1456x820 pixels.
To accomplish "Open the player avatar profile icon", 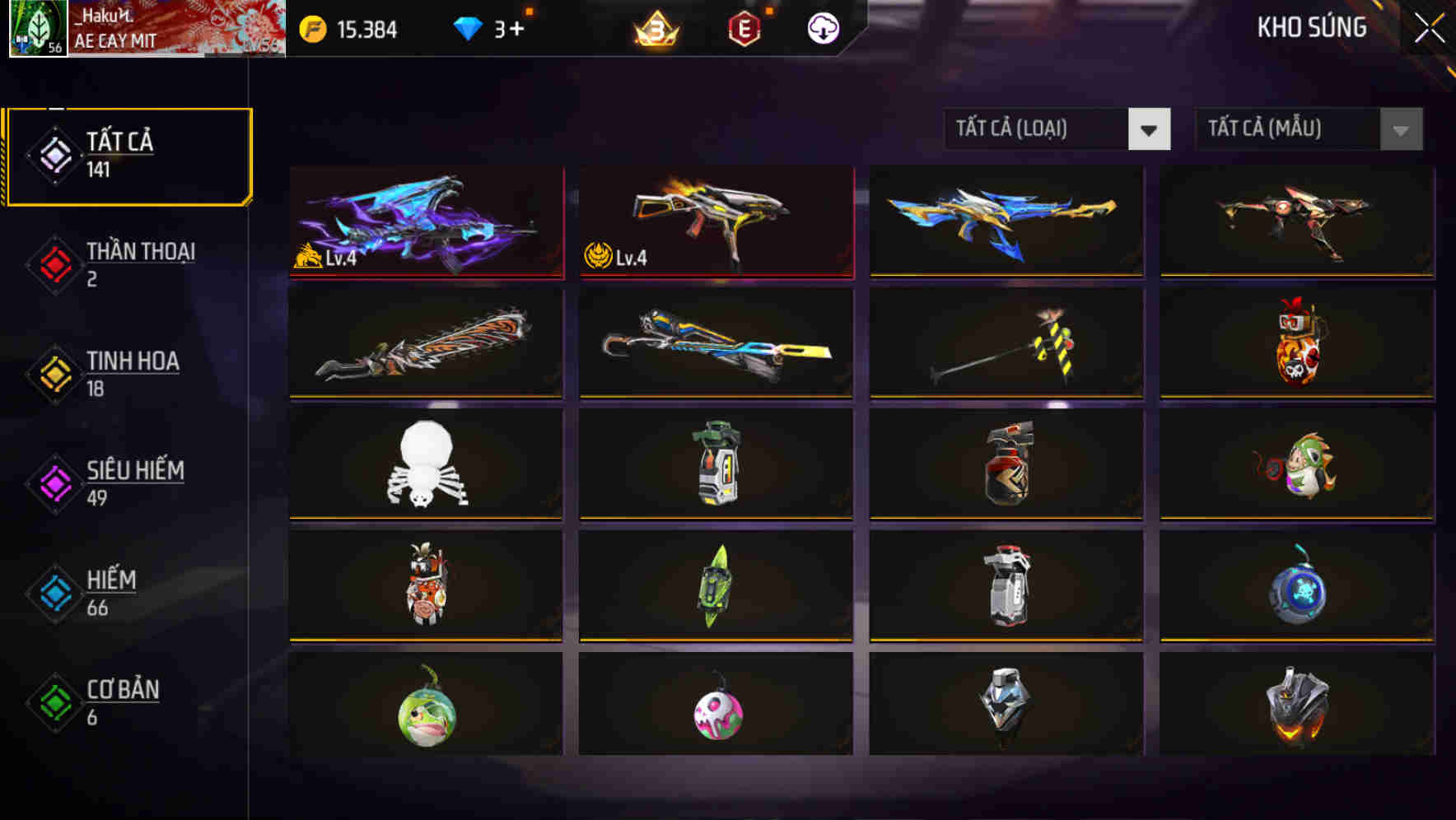I will [x=35, y=27].
